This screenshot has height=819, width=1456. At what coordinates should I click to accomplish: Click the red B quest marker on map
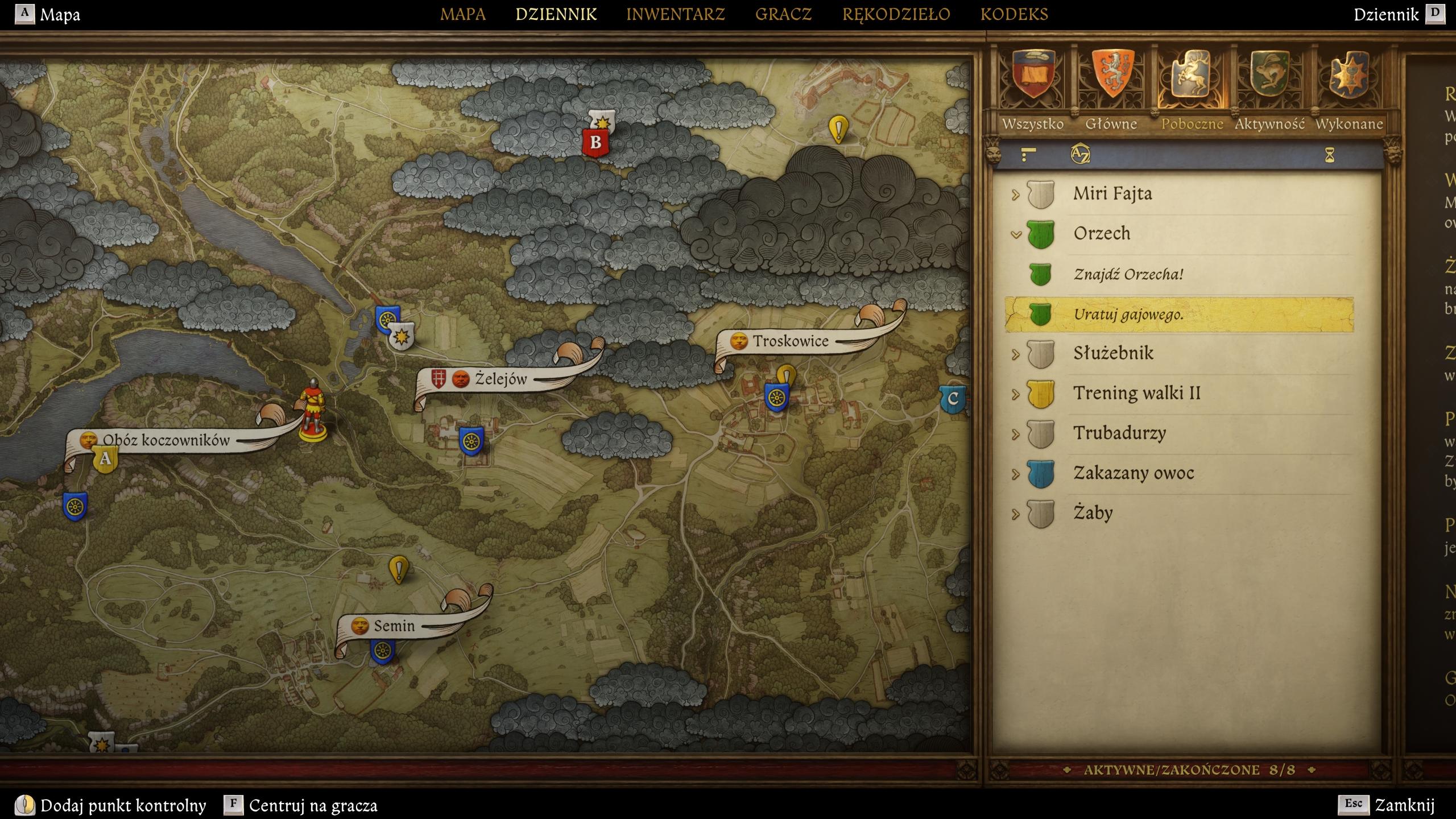pyautogui.click(x=595, y=142)
